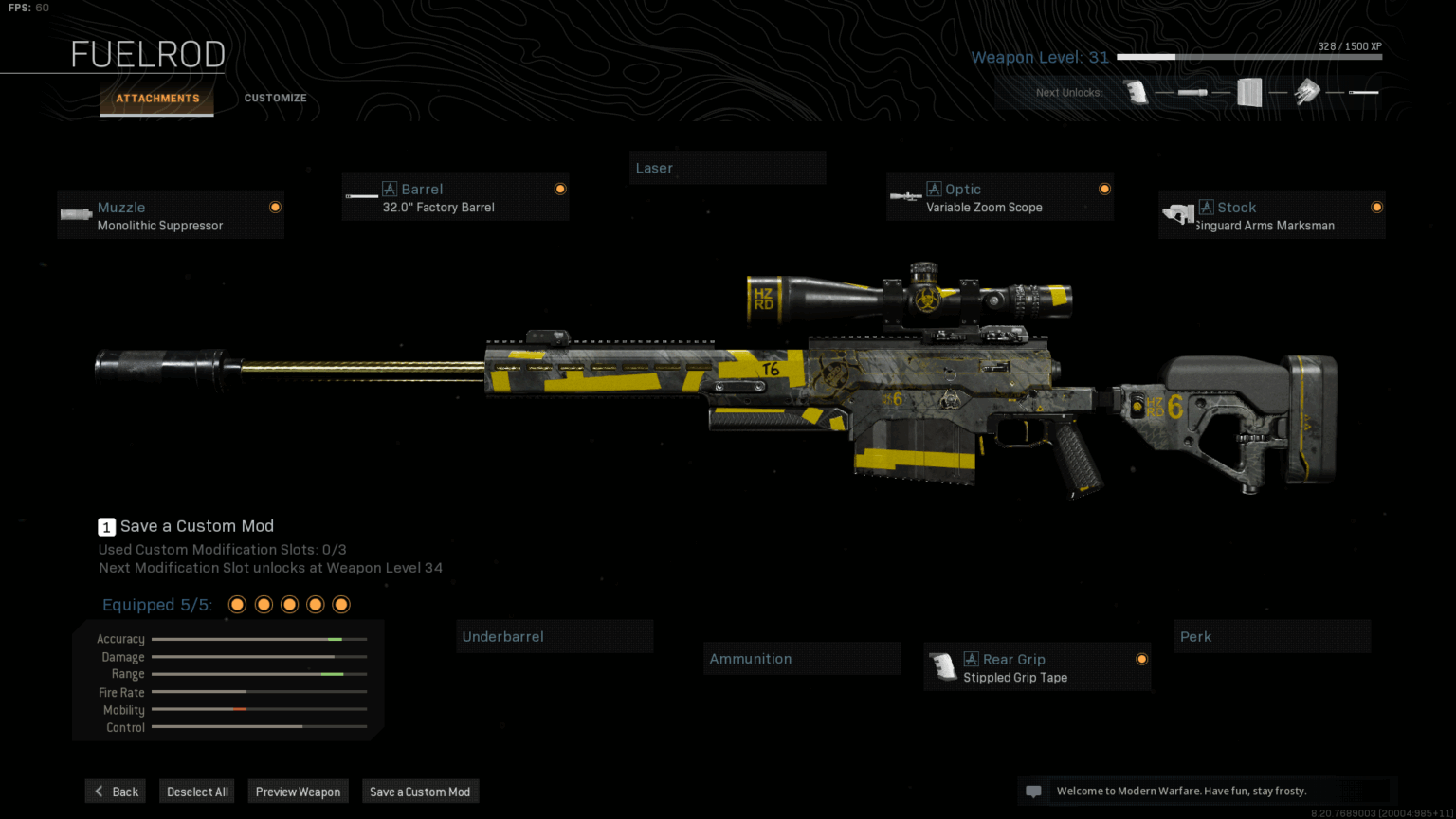Screen dimensions: 1456x819
Task: Open the empty Perk slot
Action: pyautogui.click(x=1272, y=636)
